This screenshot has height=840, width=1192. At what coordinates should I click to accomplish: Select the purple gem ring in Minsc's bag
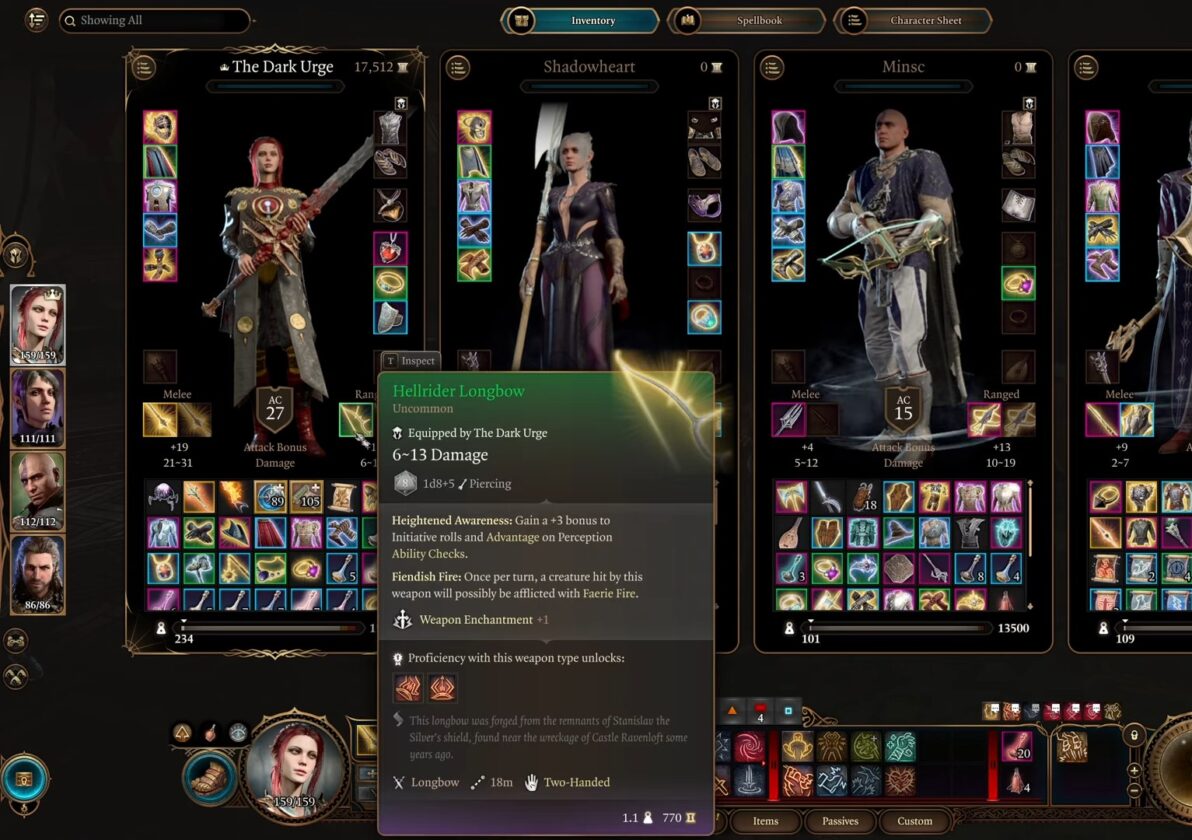[827, 567]
